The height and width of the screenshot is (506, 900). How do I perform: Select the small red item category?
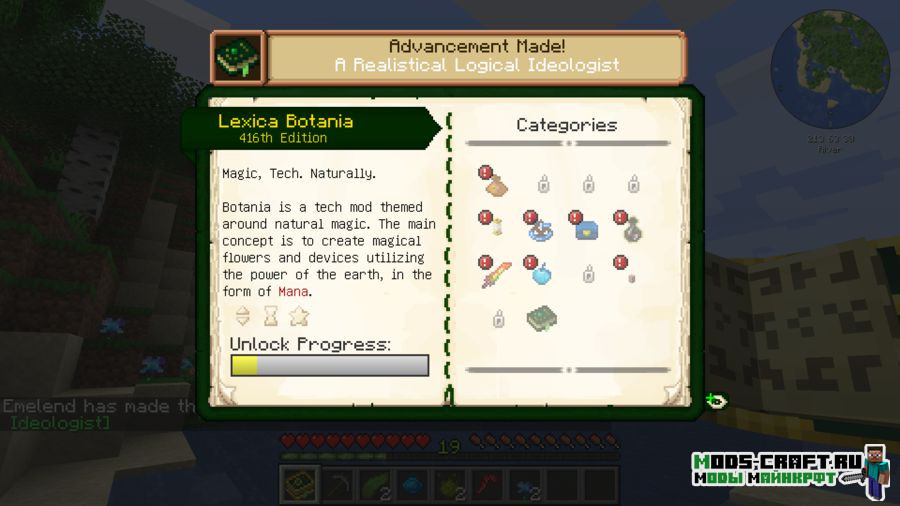(631, 275)
